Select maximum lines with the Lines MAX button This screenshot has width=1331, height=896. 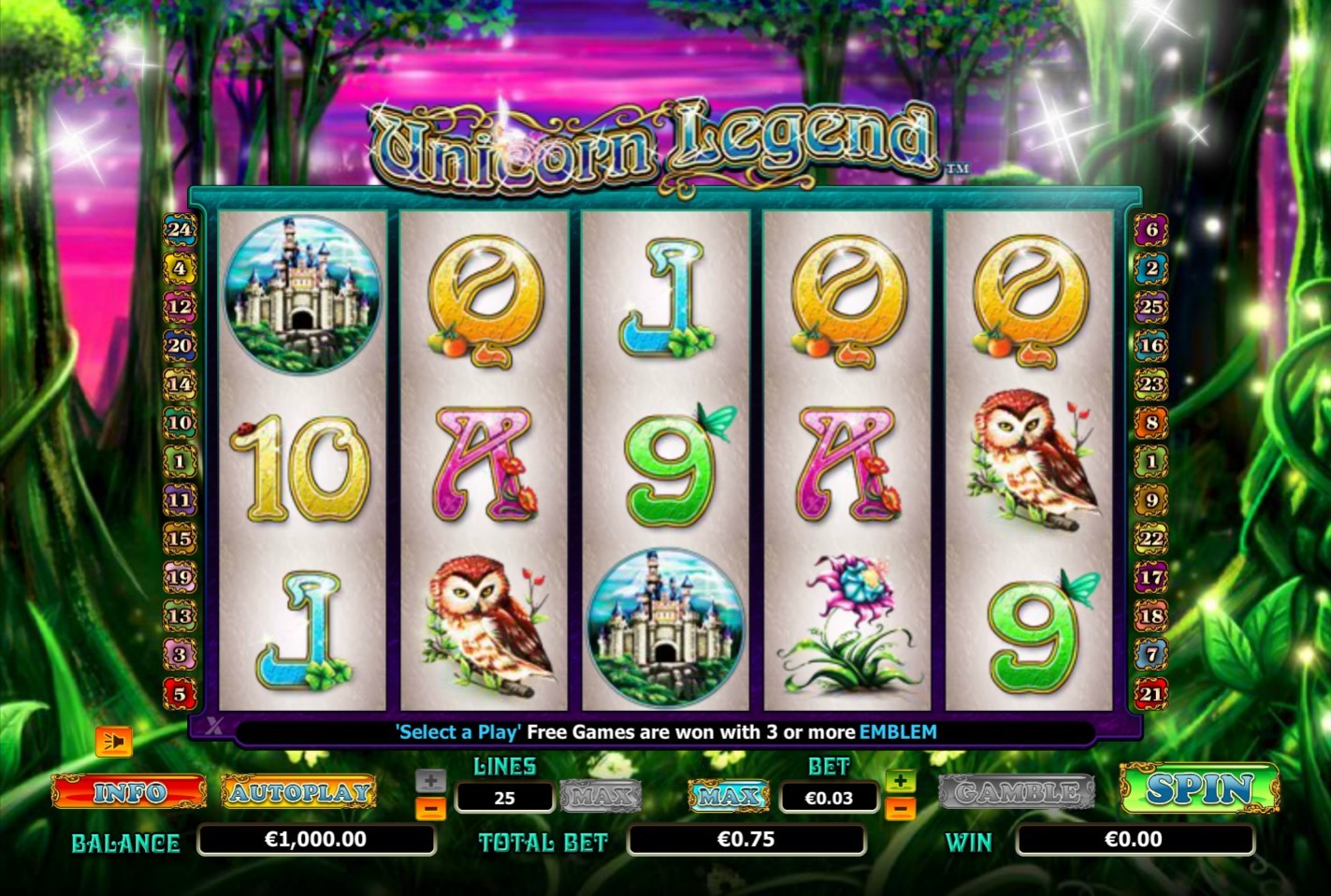pyautogui.click(x=600, y=796)
